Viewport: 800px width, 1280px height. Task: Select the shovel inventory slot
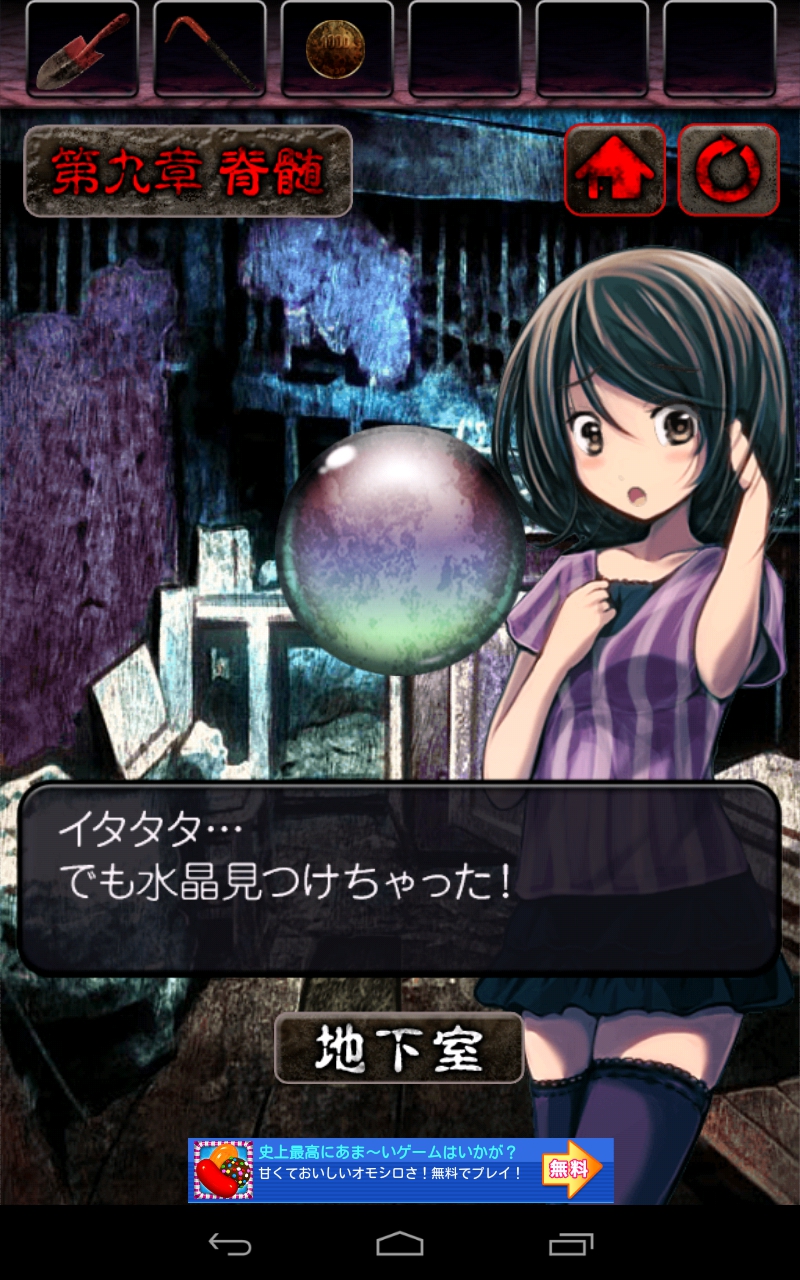coord(82,48)
